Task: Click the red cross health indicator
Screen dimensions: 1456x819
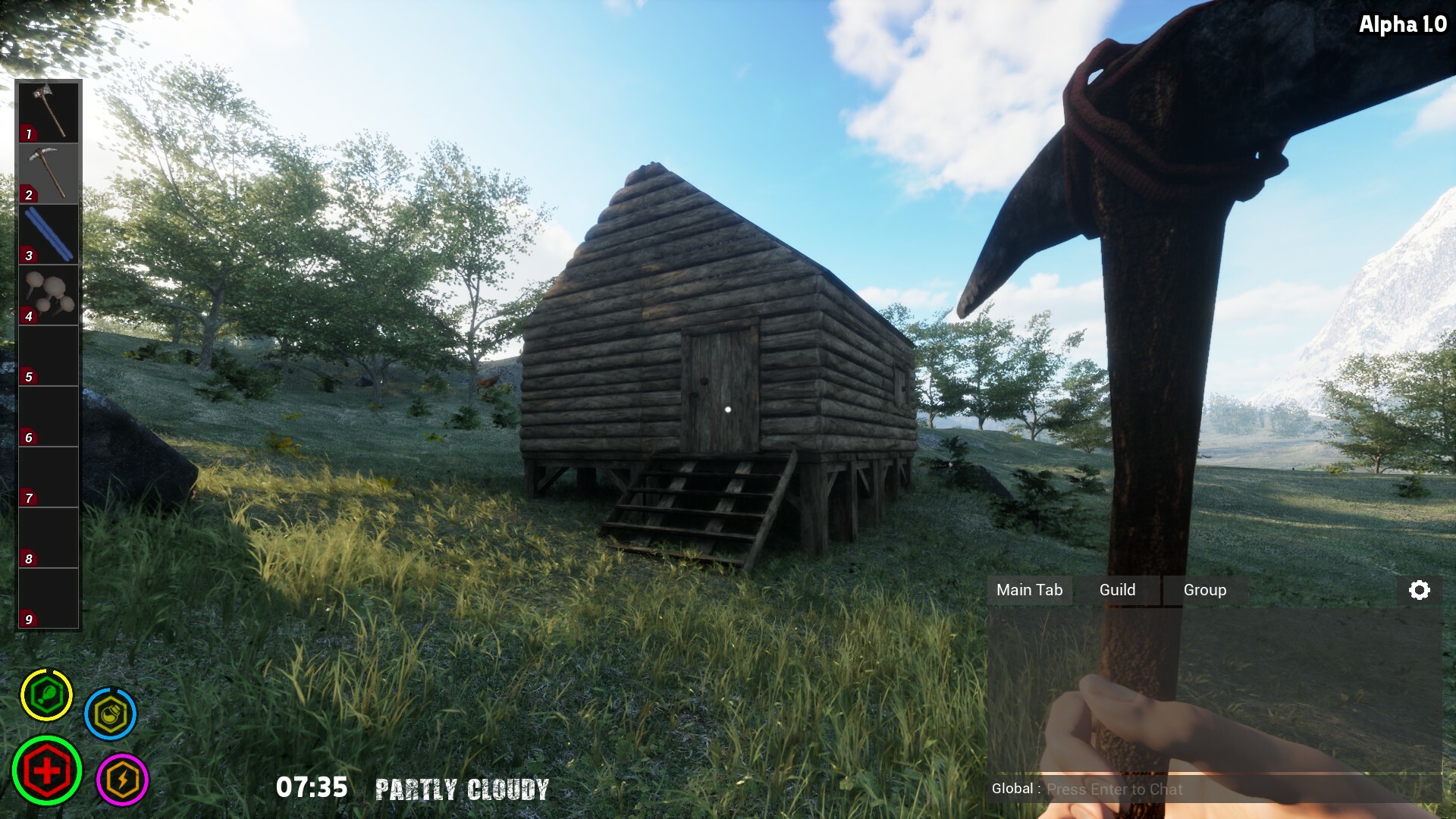Action: [x=47, y=770]
